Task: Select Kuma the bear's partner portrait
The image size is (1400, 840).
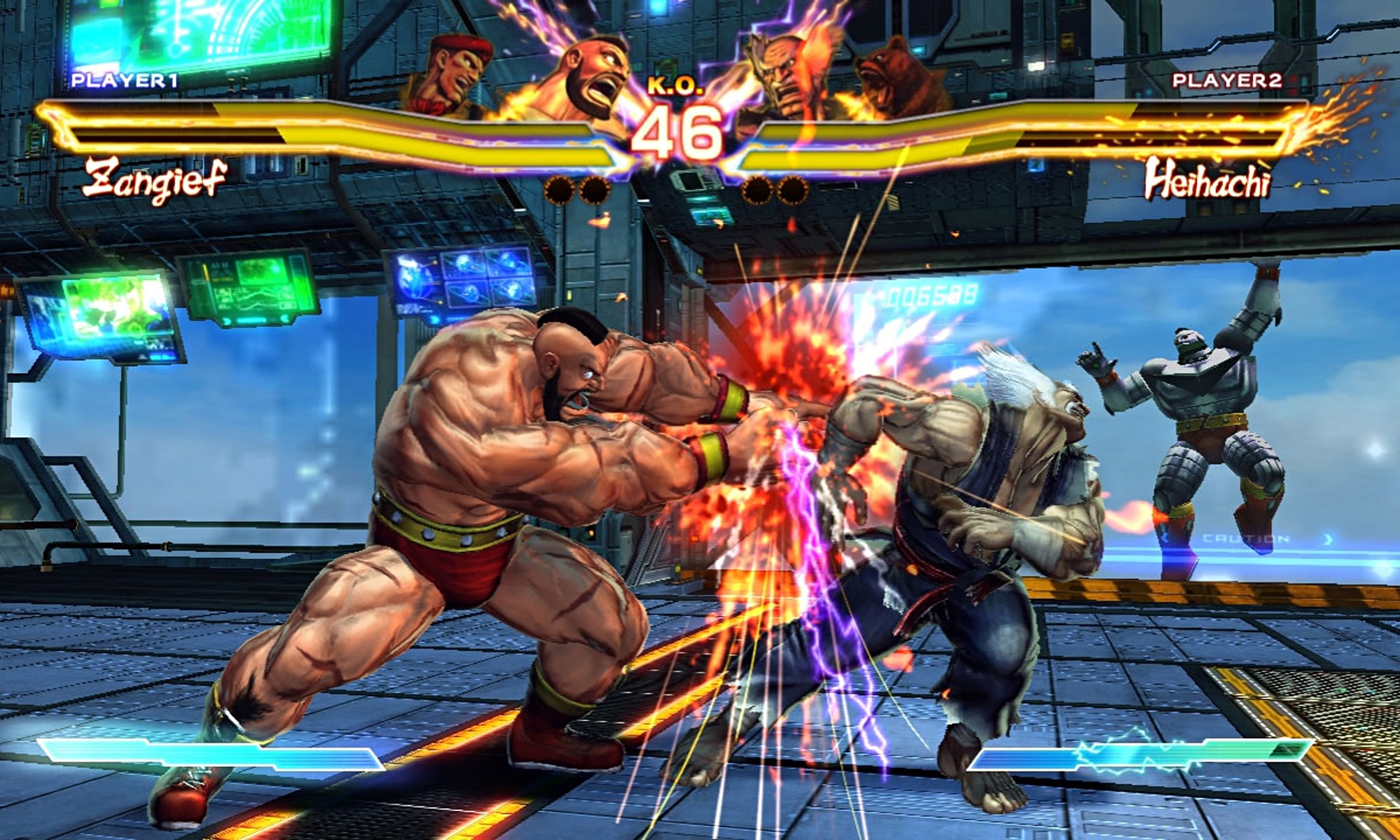Action: [x=896, y=78]
